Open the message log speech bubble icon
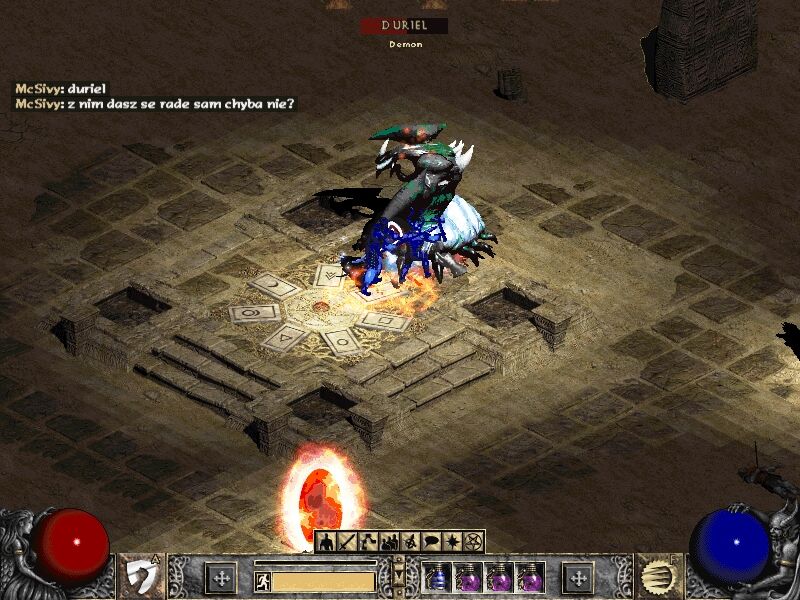Viewport: 800px width, 600px height. click(432, 542)
